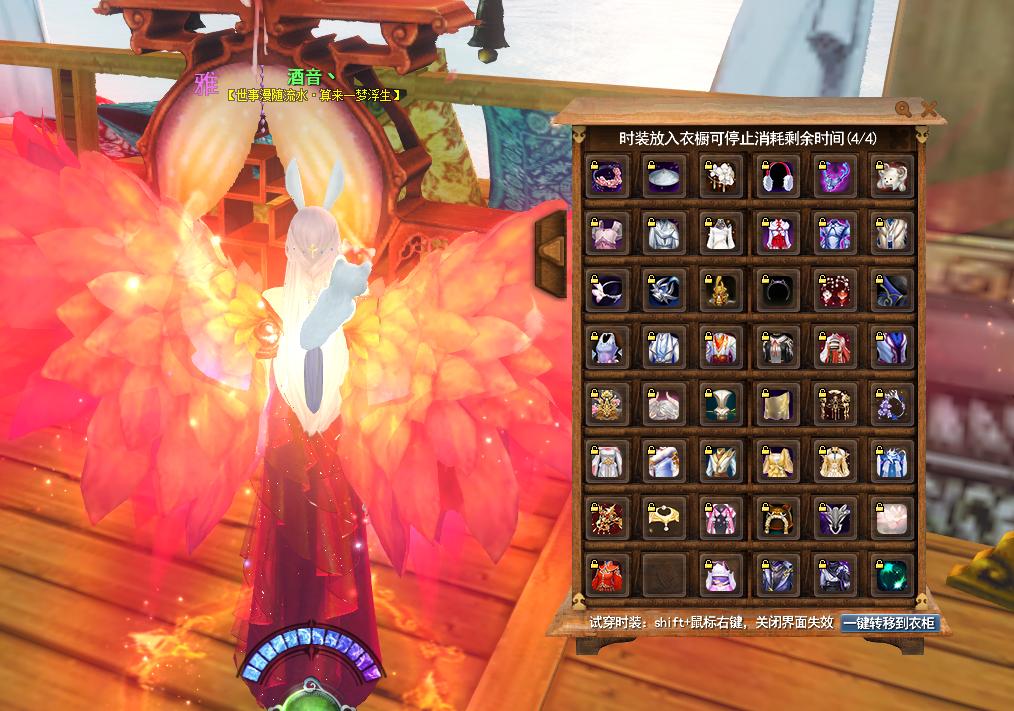Select the pale pink lotus flower item
This screenshot has width=1014, height=711.
890,518
